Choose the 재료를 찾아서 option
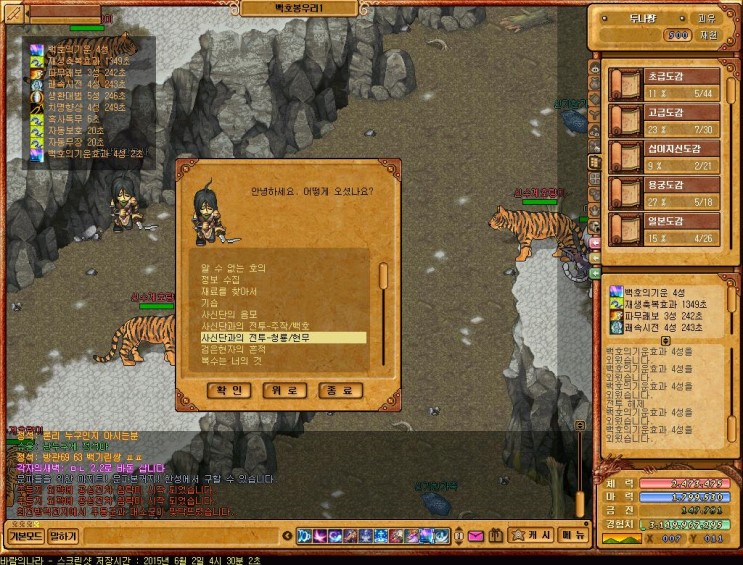This screenshot has width=743, height=565. click(x=229, y=291)
